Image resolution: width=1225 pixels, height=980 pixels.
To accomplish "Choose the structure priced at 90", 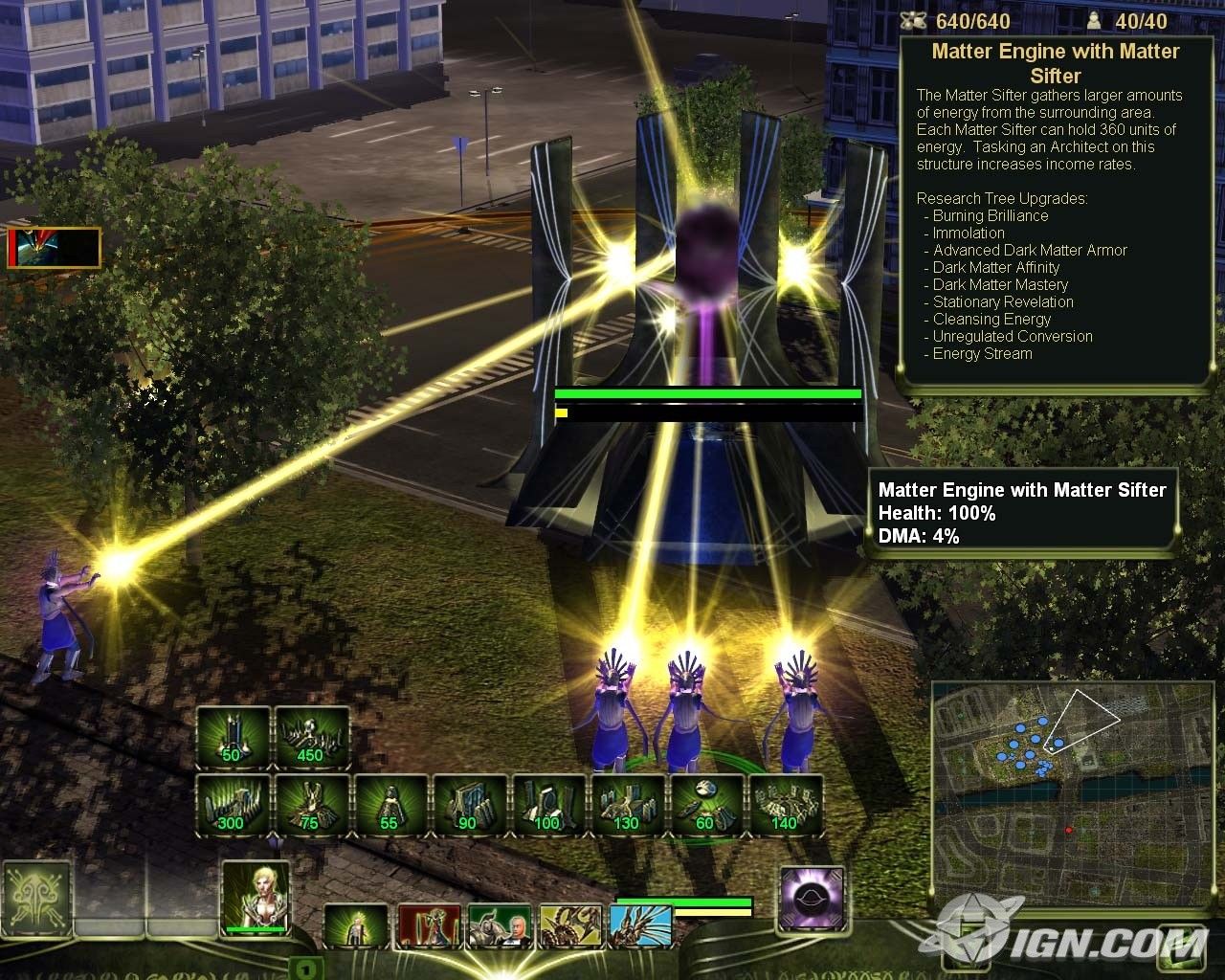I will [469, 806].
